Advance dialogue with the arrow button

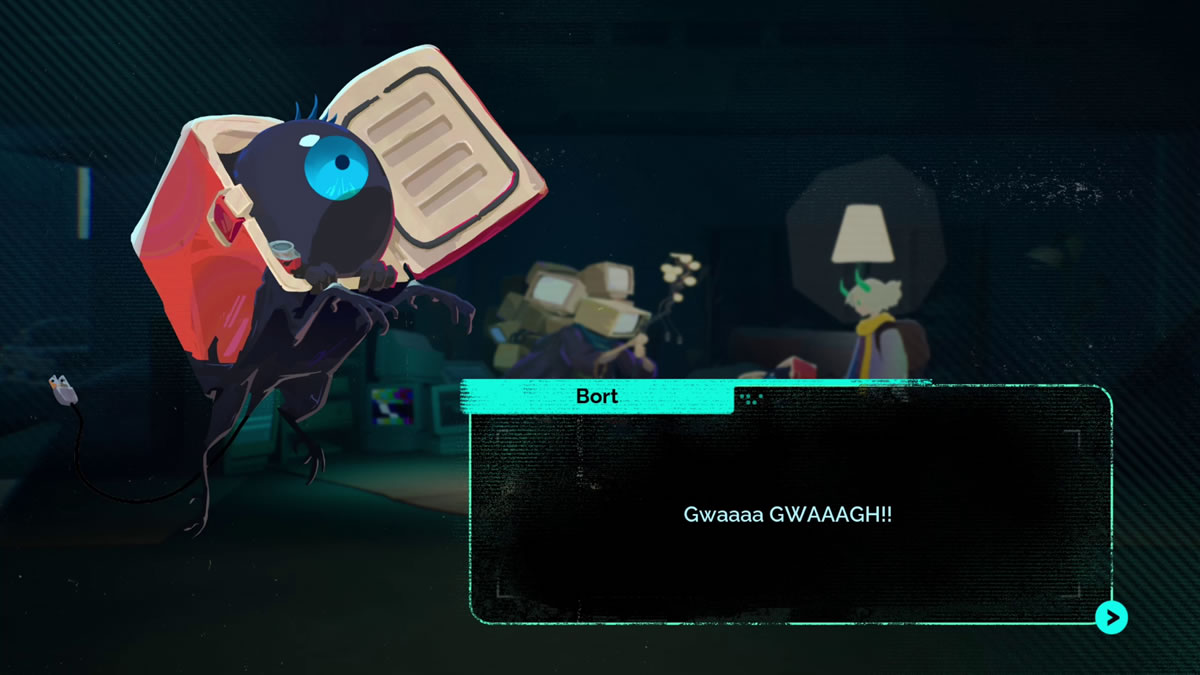click(x=1110, y=617)
